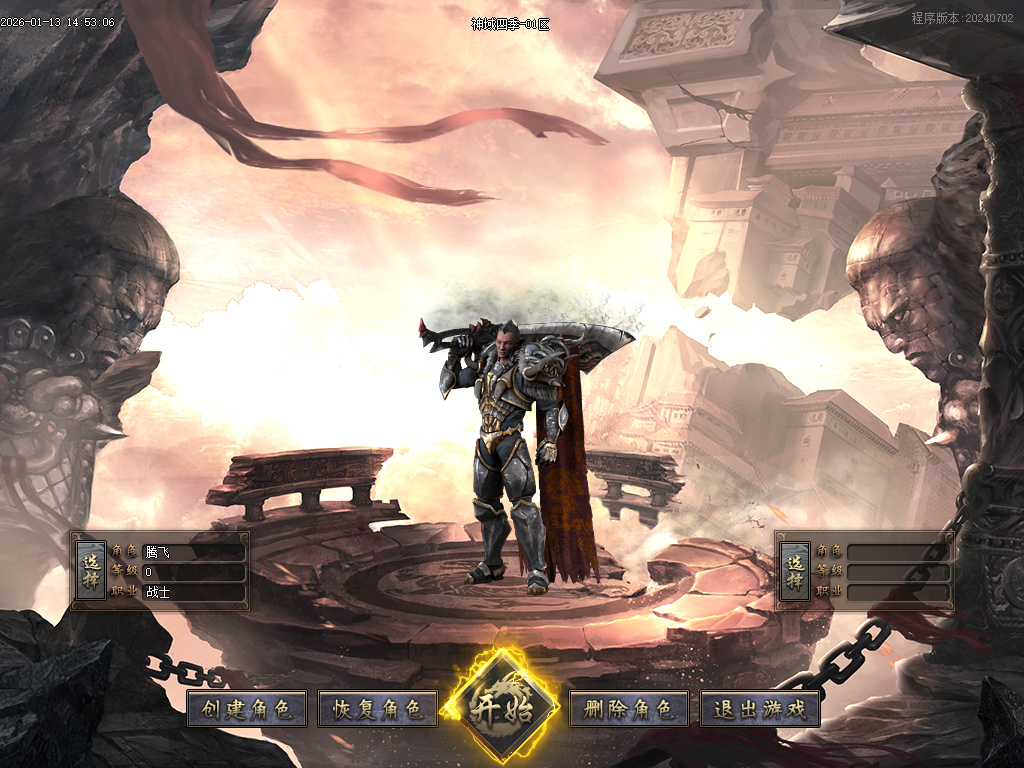Viewport: 1024px width, 768px height.
Task: Select the 删除角色 (Delete Character) button
Action: click(x=629, y=709)
